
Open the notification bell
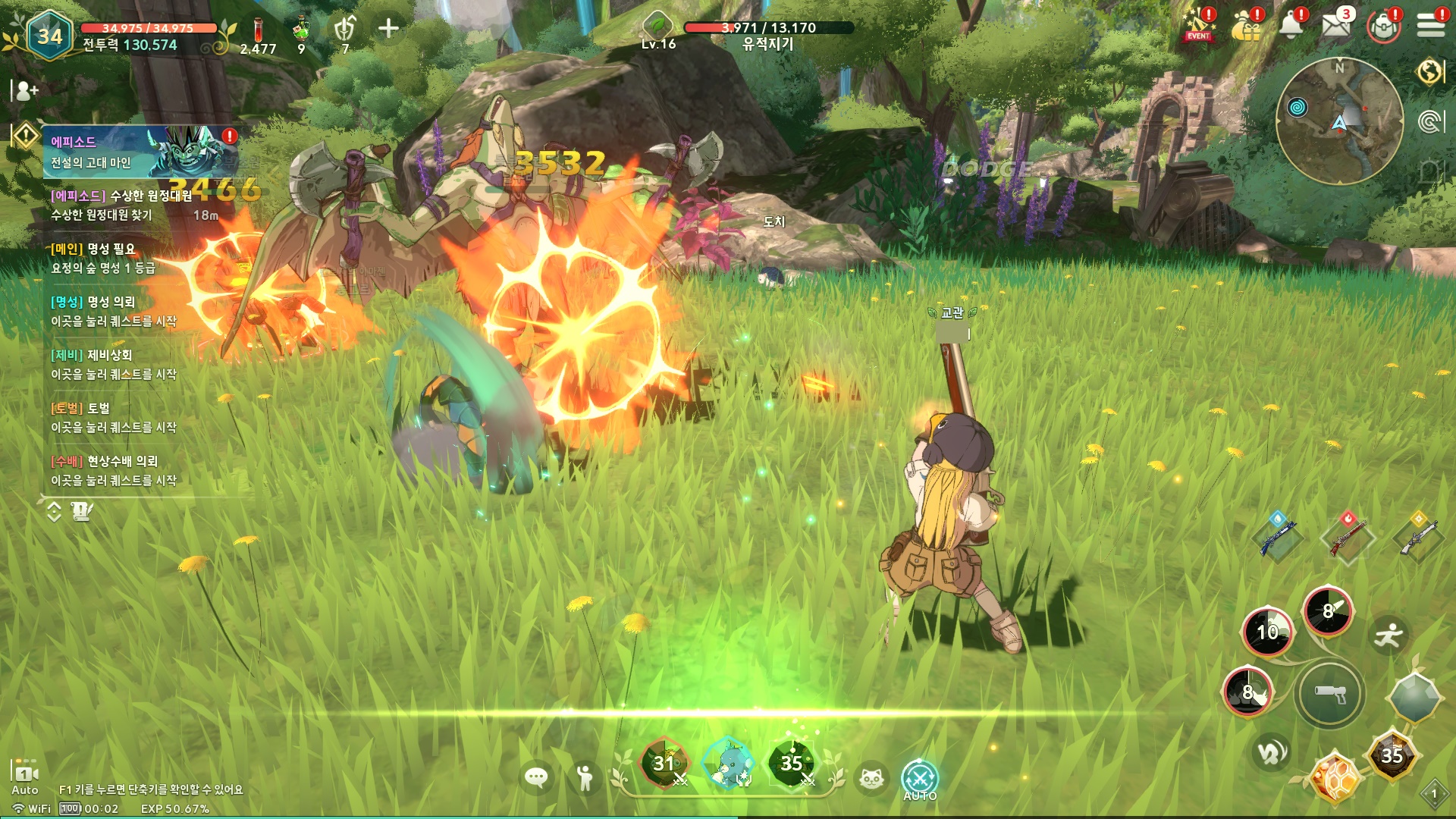tap(1291, 26)
